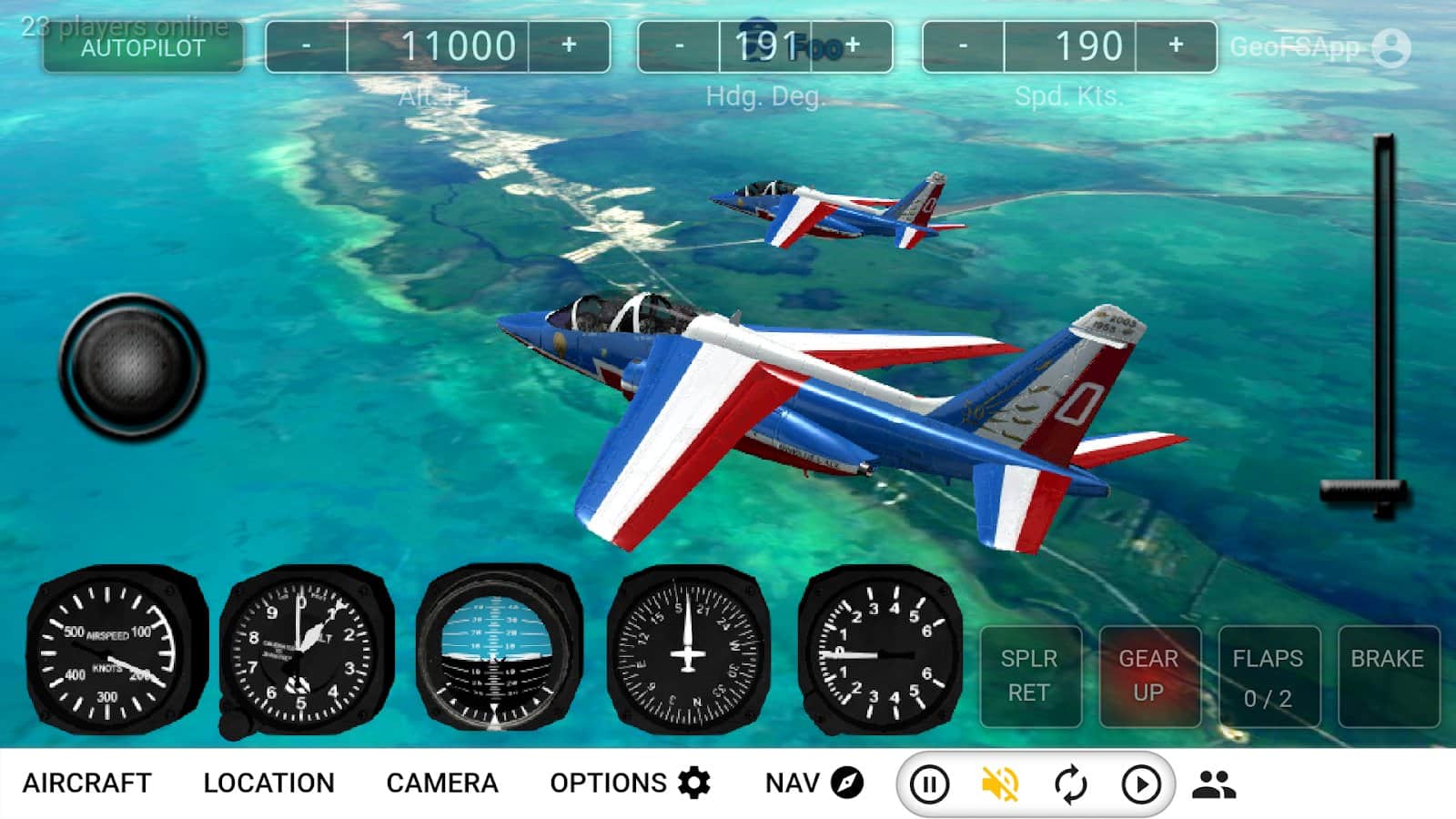The width and height of the screenshot is (1456, 819).
Task: Lower the autopilot heading degrees
Action: pos(679,45)
